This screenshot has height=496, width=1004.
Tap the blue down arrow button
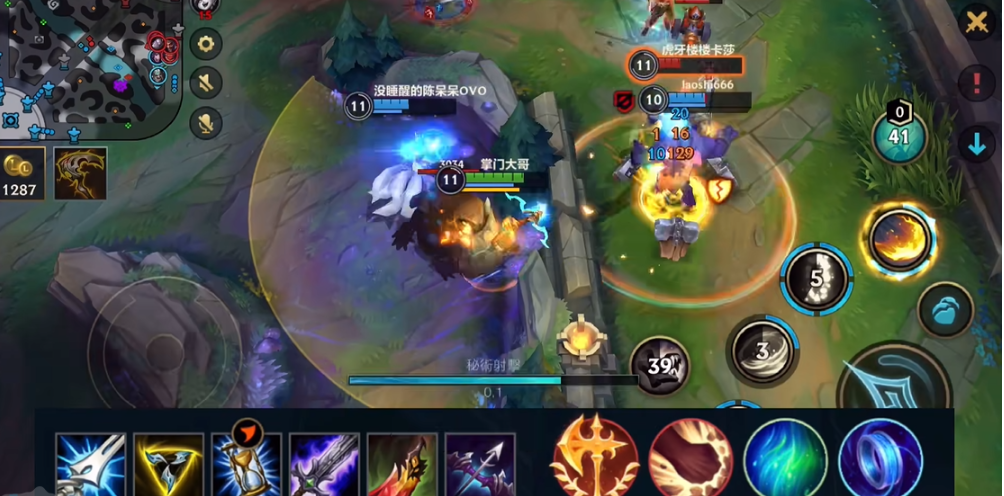pos(976,144)
